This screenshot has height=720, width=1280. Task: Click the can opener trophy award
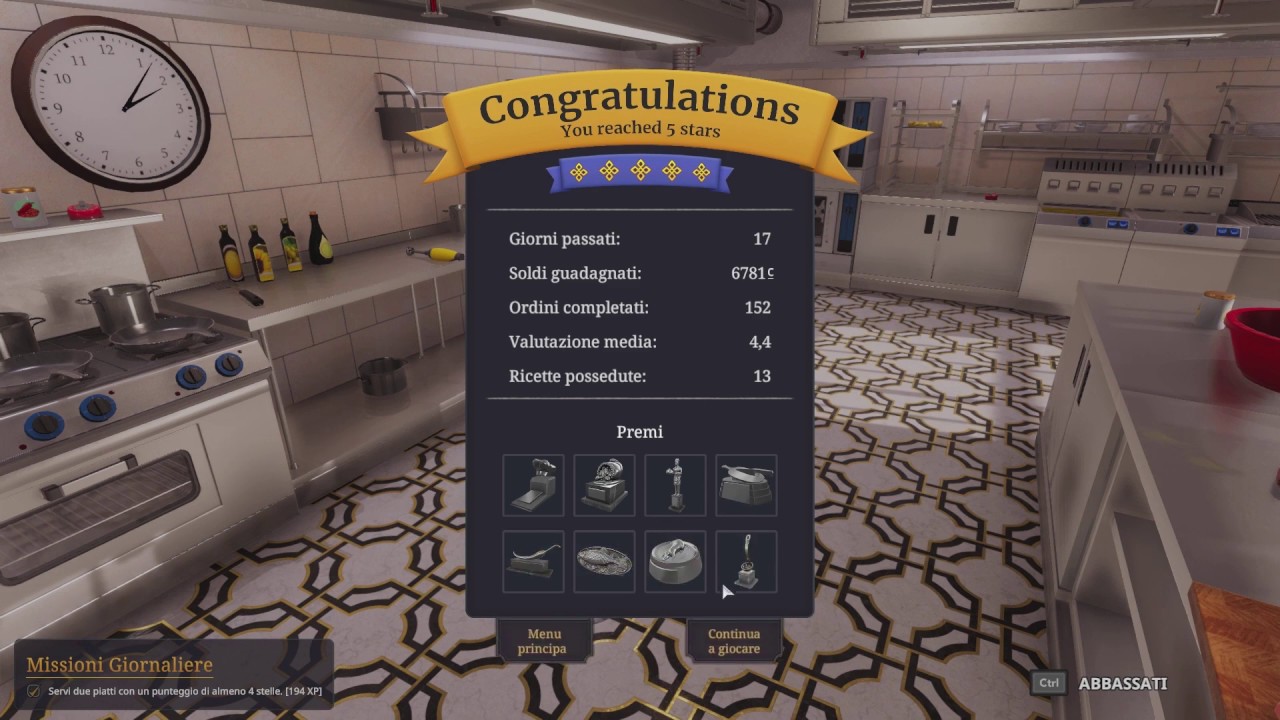click(746, 561)
